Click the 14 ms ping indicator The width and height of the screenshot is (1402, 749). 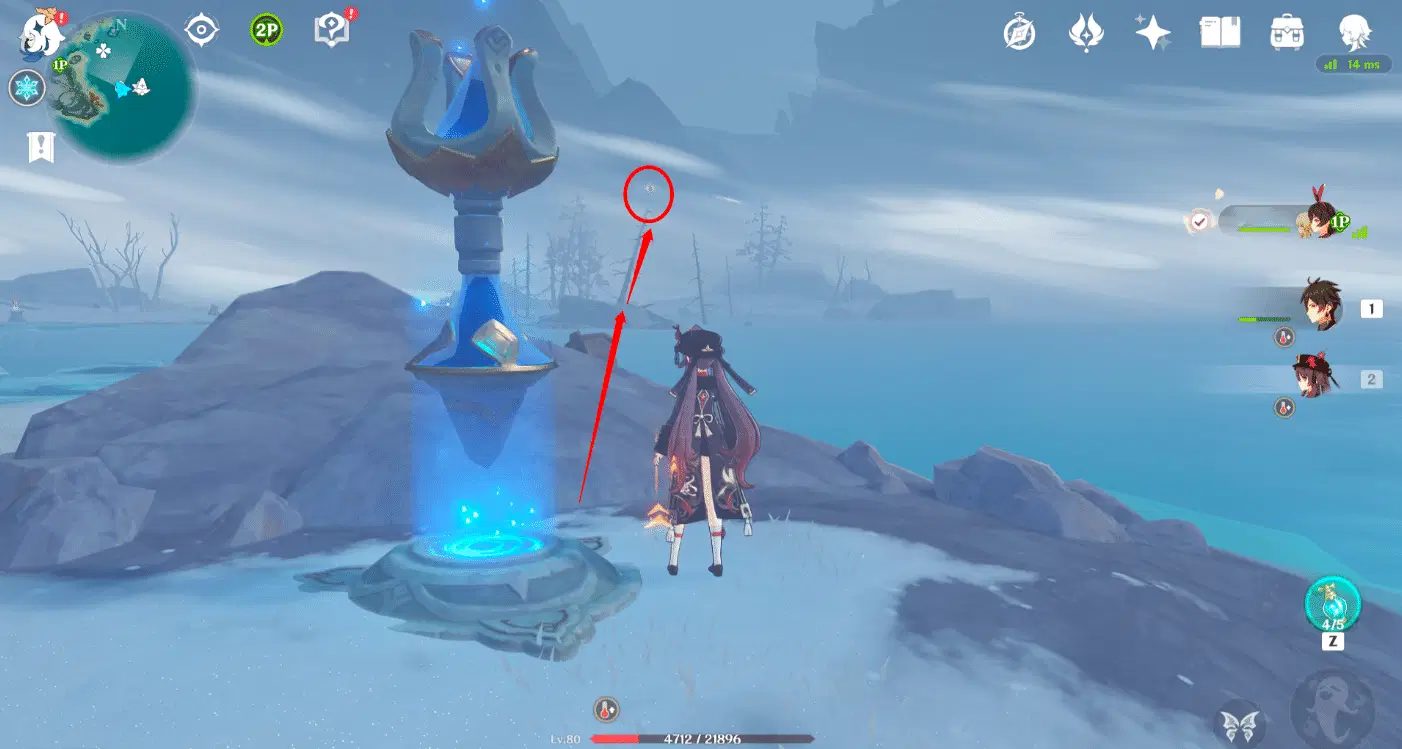click(1352, 62)
